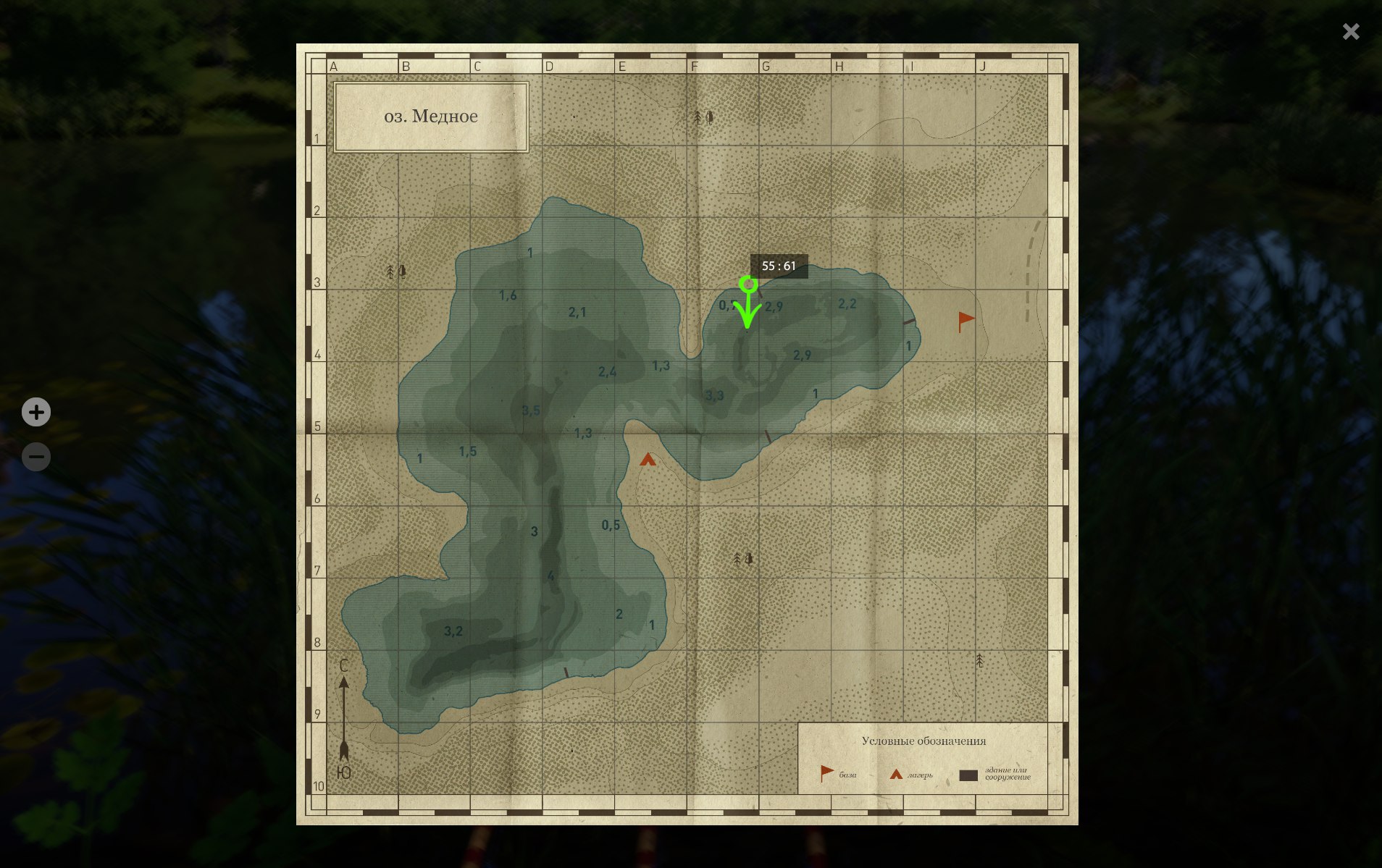1382x868 pixels.
Task: Zoom in on the map
Action: (36, 412)
